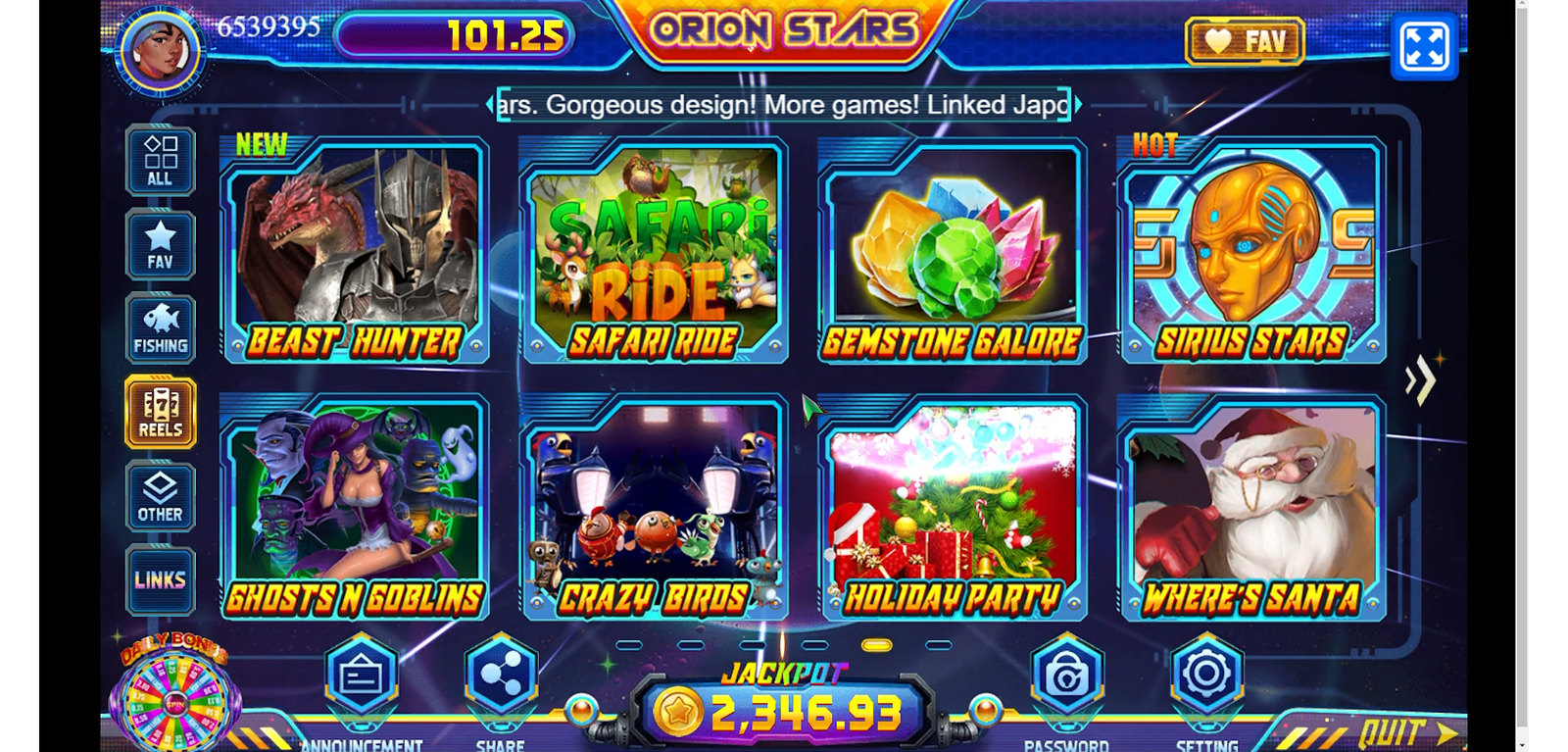Open the Setting gear menu
The height and width of the screenshot is (752, 1568).
tap(1206, 675)
